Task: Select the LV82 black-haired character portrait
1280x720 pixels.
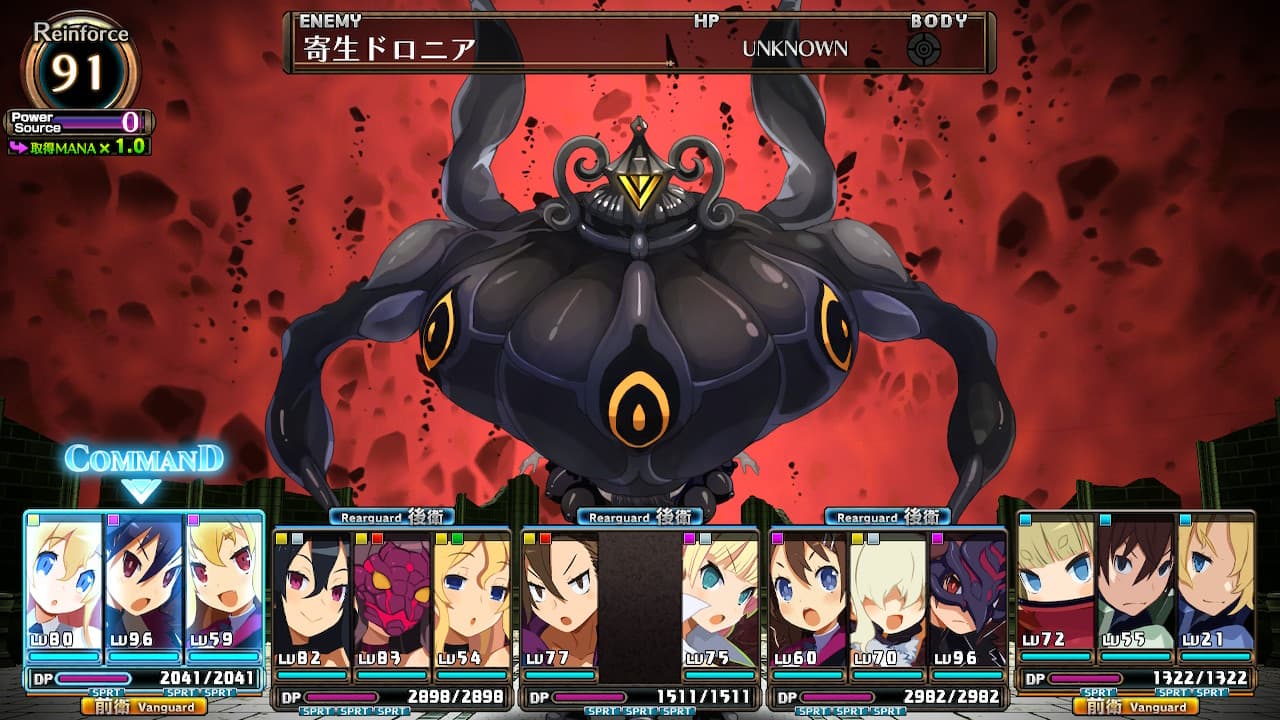Action: pyautogui.click(x=311, y=600)
